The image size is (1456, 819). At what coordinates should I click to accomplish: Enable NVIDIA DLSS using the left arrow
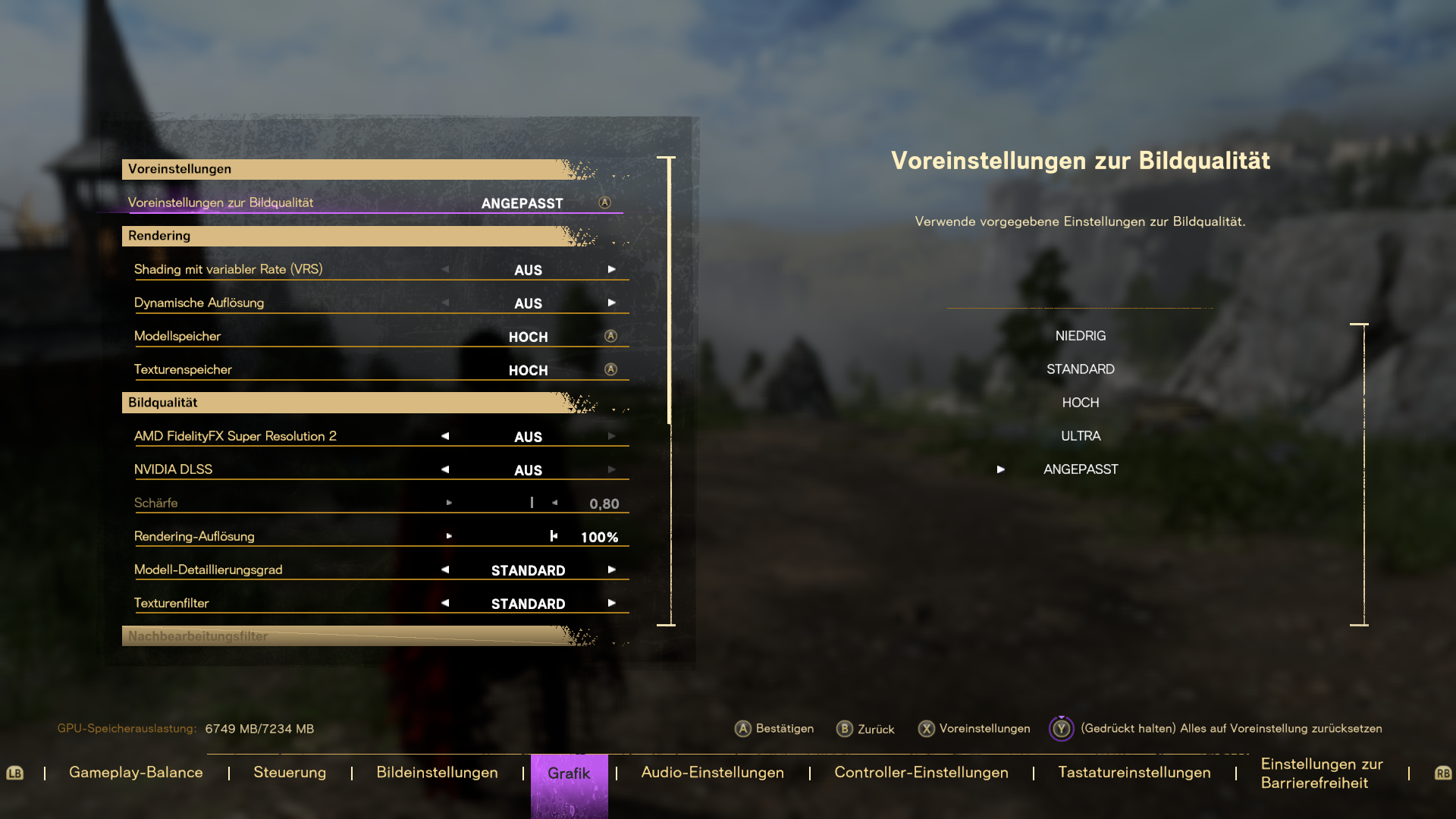(444, 469)
